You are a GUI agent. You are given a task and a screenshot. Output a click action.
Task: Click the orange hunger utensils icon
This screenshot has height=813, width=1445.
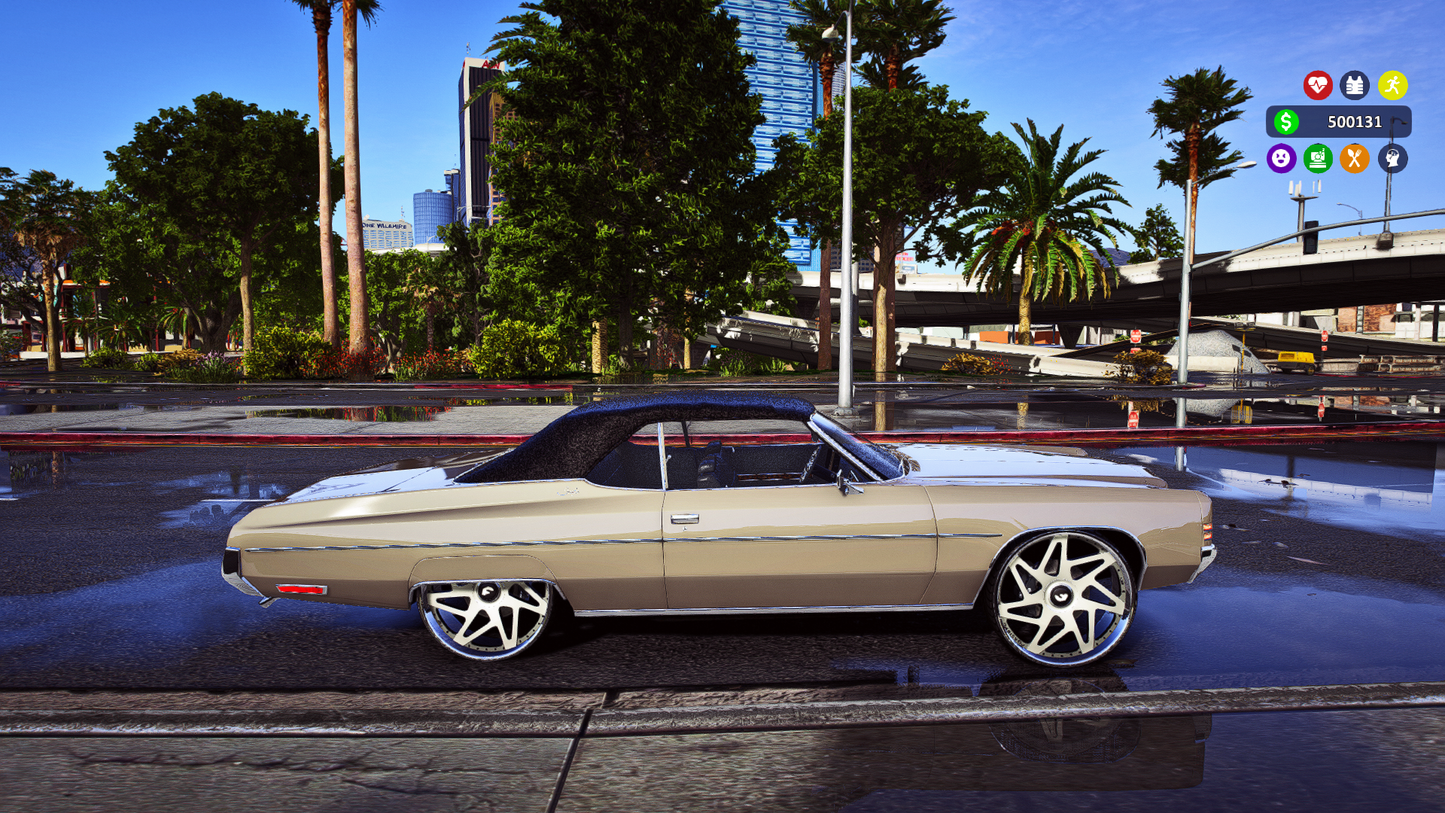1354,159
